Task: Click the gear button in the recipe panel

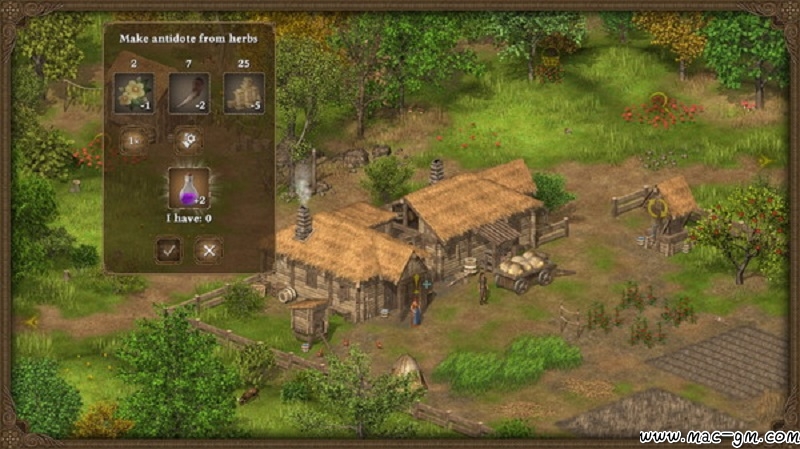Action: pos(187,140)
